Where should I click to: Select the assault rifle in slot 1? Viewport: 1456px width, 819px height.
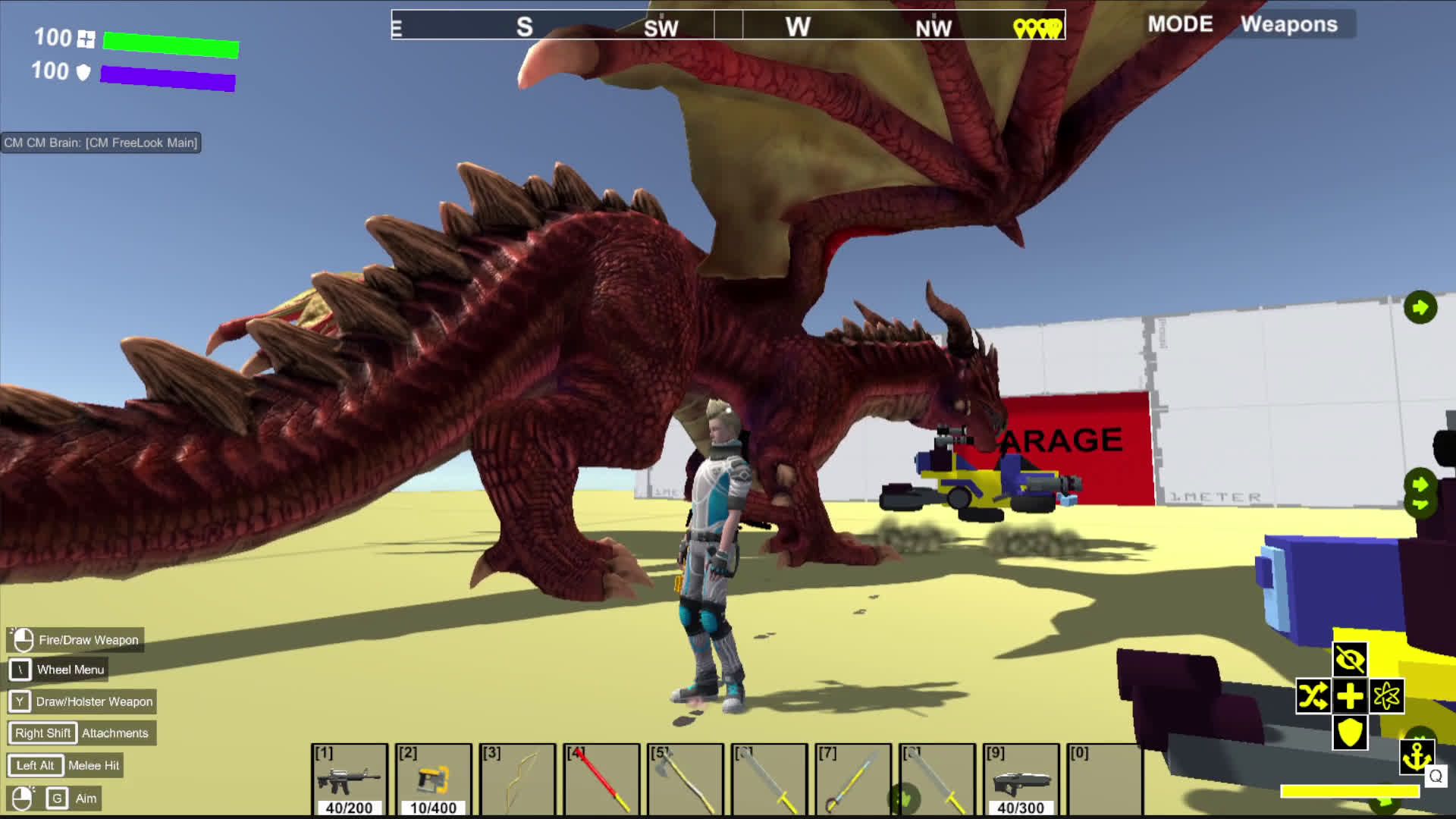point(350,780)
